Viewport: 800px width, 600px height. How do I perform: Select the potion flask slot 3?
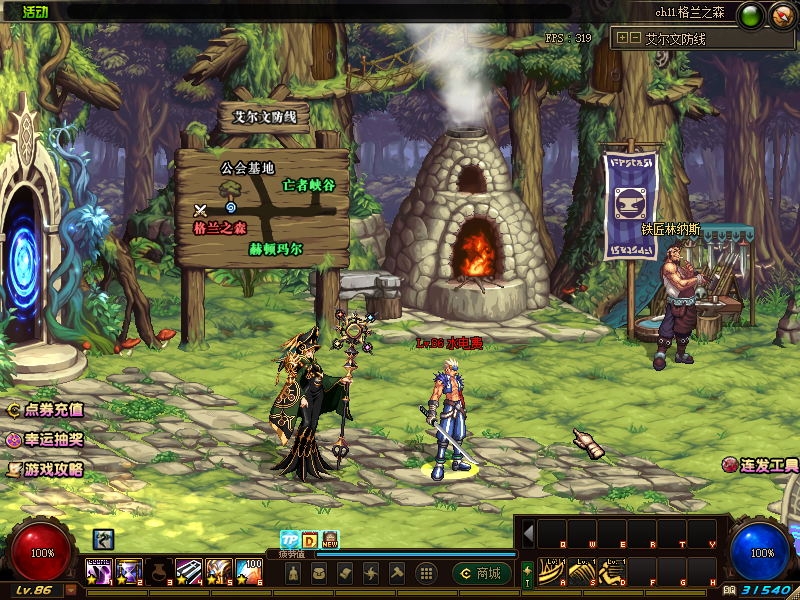pos(158,572)
